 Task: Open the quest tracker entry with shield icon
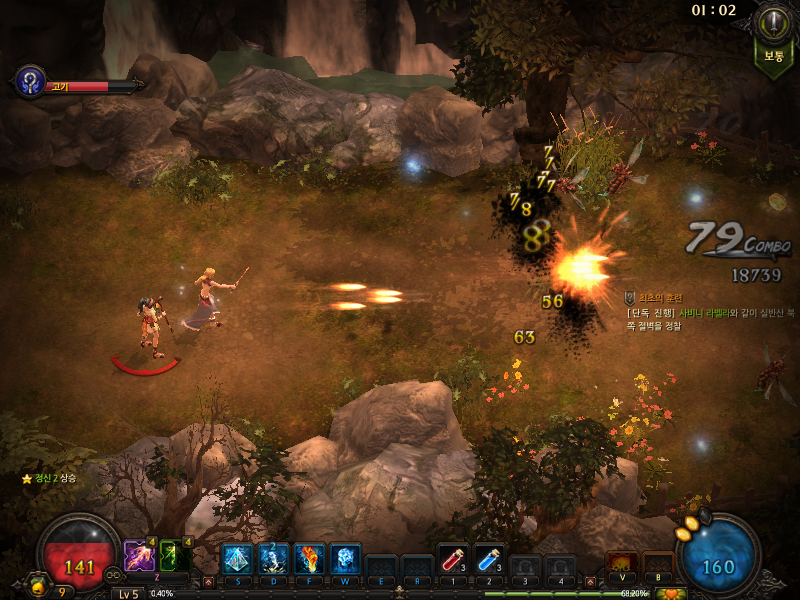click(x=630, y=298)
